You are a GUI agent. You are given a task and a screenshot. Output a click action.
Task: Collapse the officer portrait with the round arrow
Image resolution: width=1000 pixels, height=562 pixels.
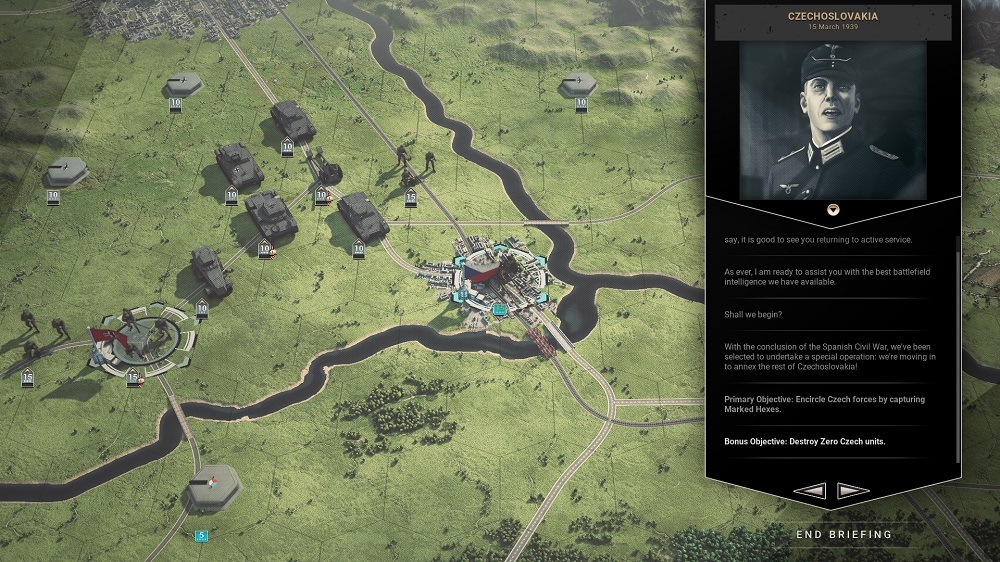[x=832, y=208]
